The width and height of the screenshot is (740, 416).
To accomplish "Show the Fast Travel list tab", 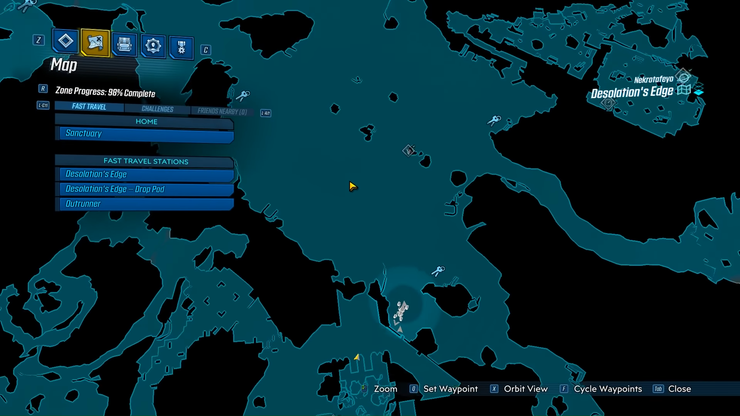I will [90, 108].
